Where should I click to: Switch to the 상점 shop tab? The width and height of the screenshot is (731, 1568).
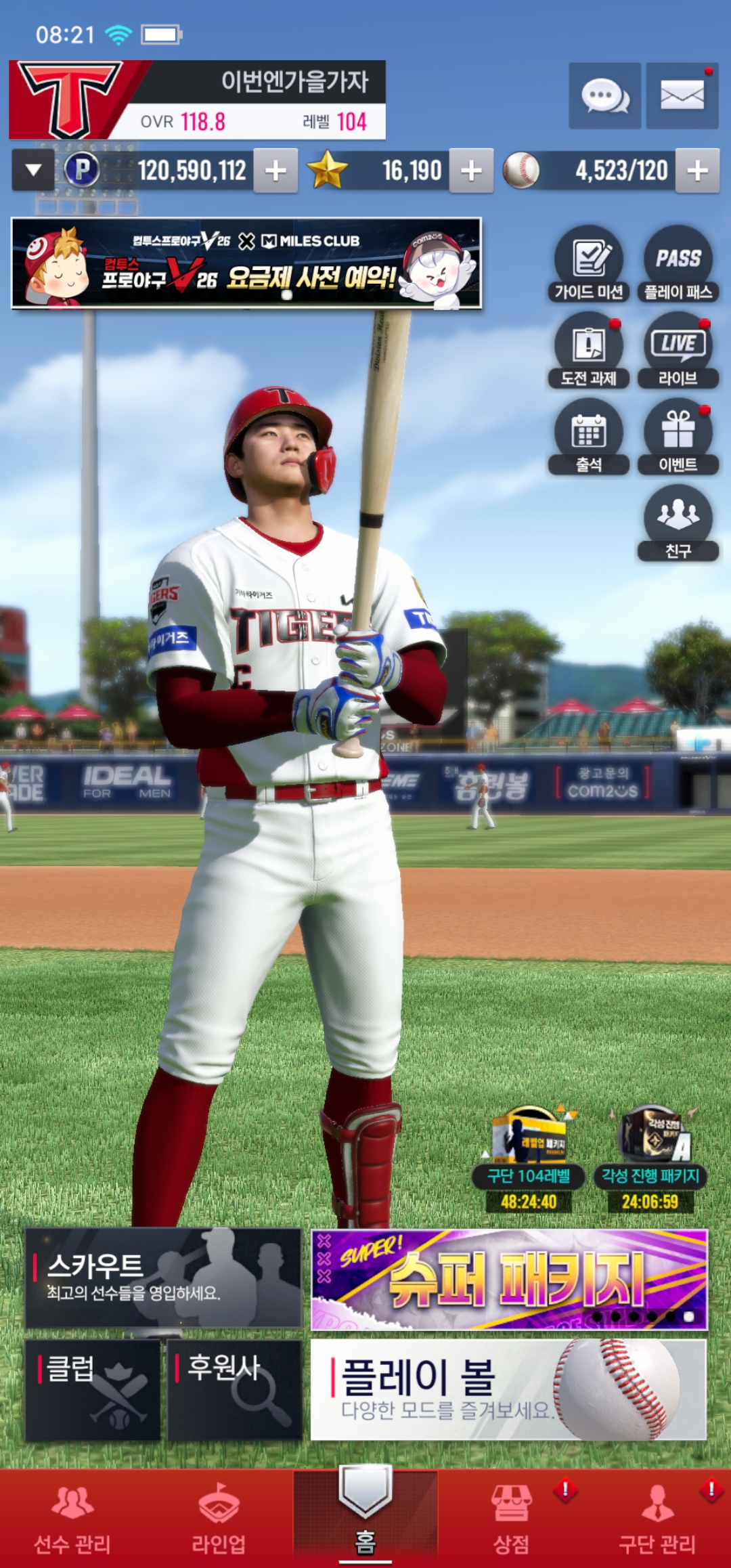pyautogui.click(x=511, y=1519)
